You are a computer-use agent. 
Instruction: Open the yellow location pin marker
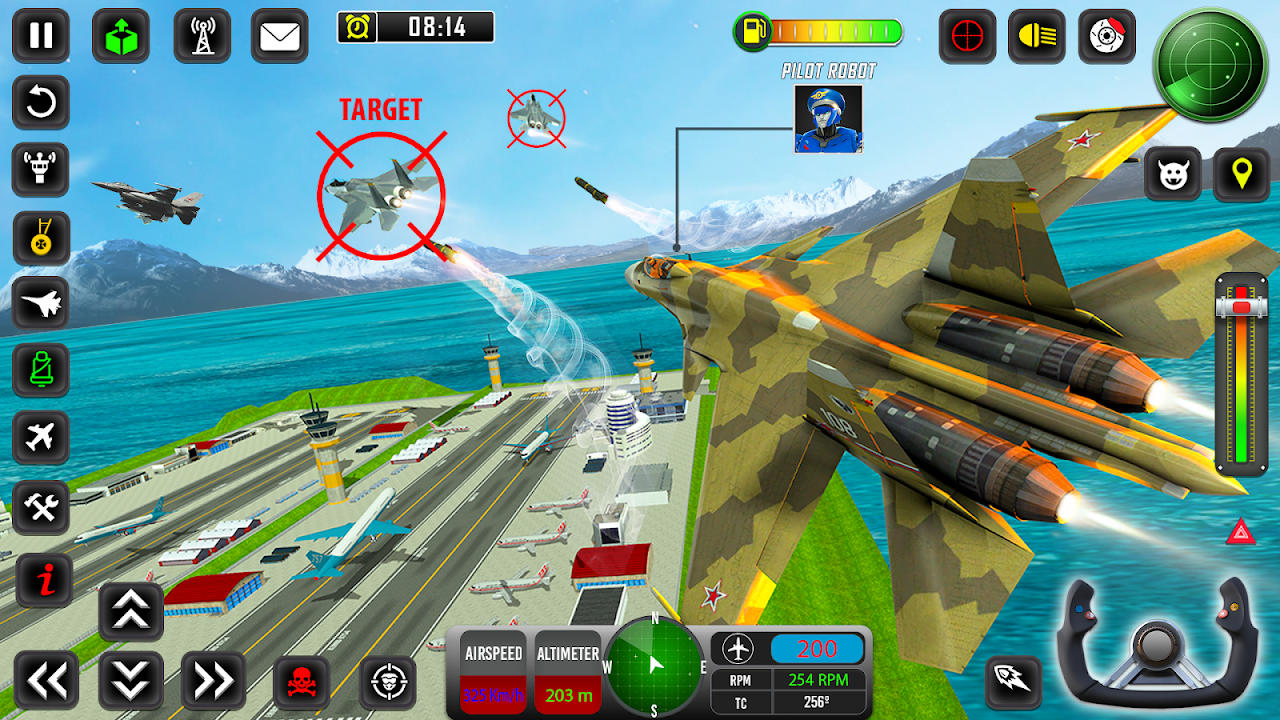(x=1241, y=174)
